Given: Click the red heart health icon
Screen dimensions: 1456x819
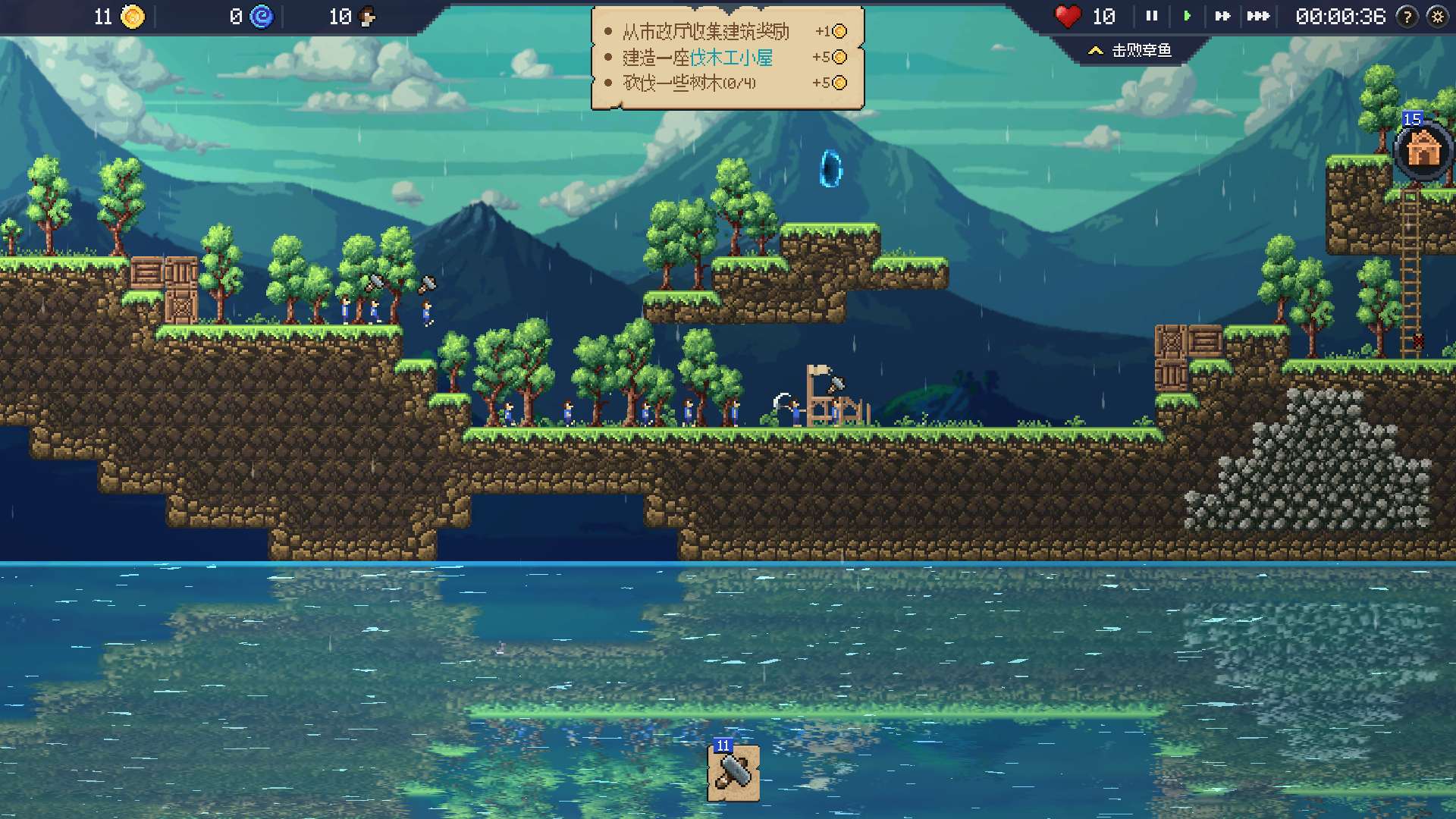Looking at the screenshot, I should pyautogui.click(x=1069, y=15).
